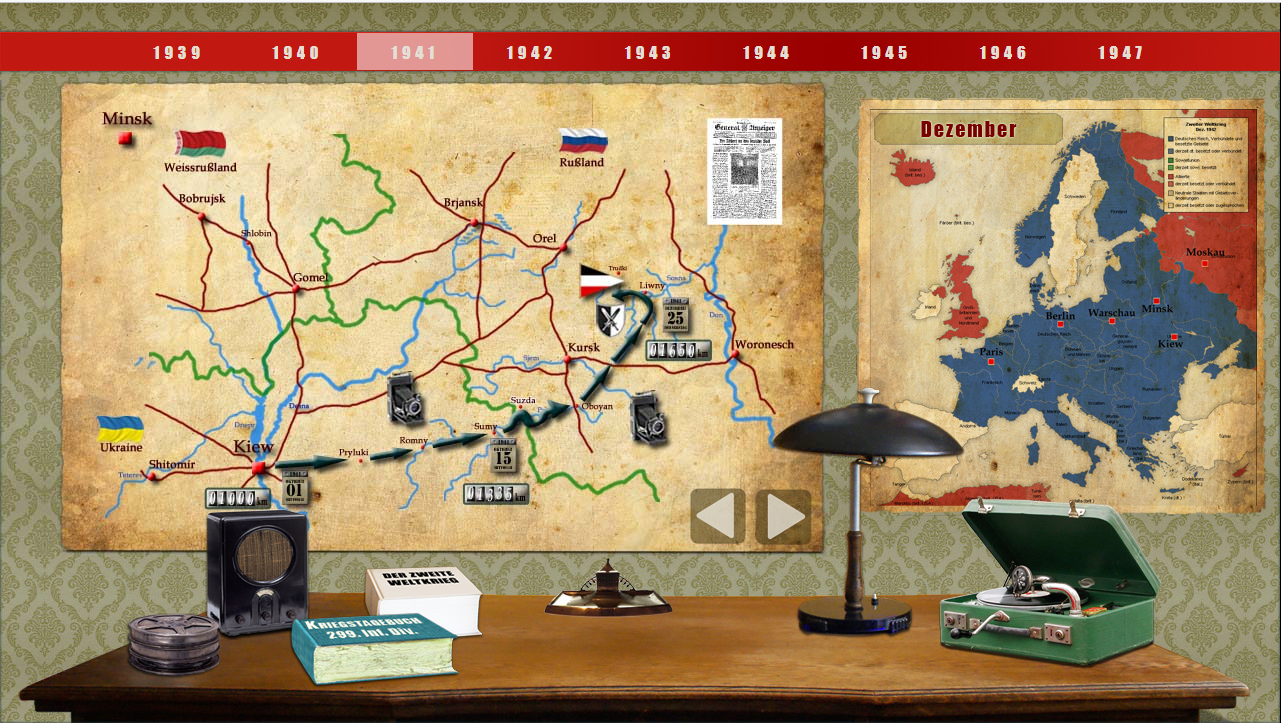
Task: Switch to the 1945 year tab
Action: 884,53
